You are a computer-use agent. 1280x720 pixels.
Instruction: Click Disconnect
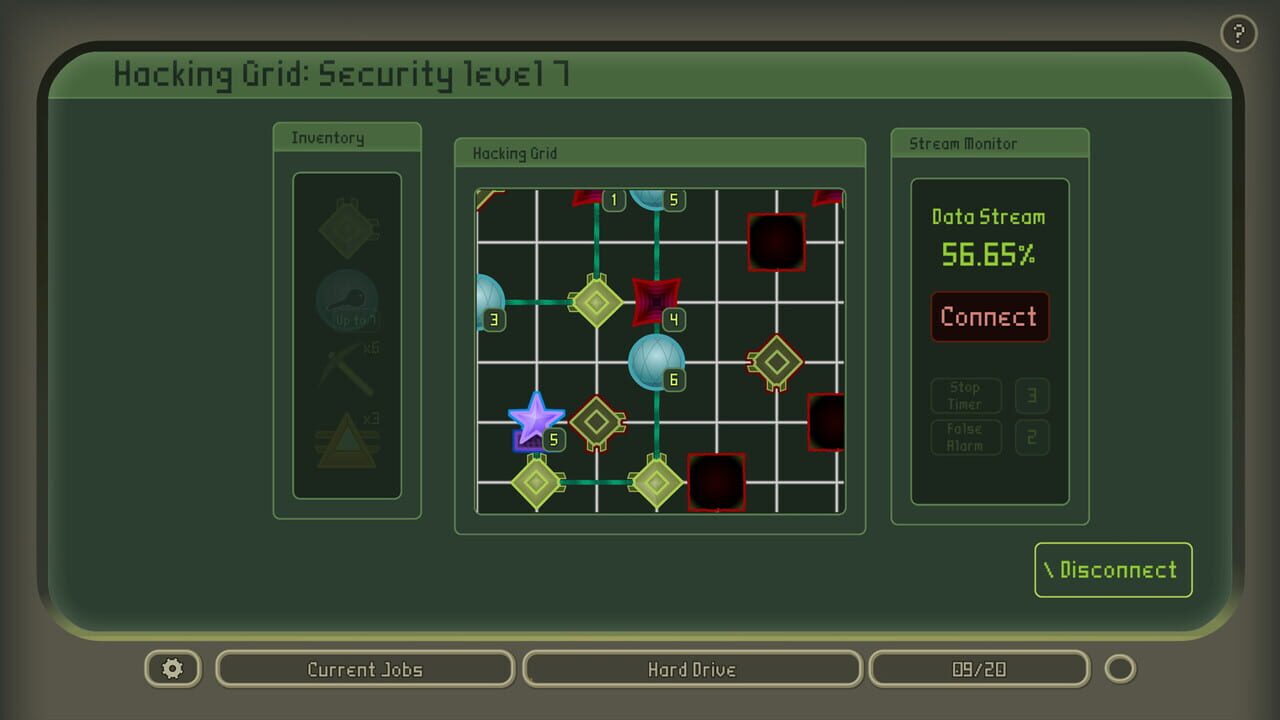pos(1112,570)
